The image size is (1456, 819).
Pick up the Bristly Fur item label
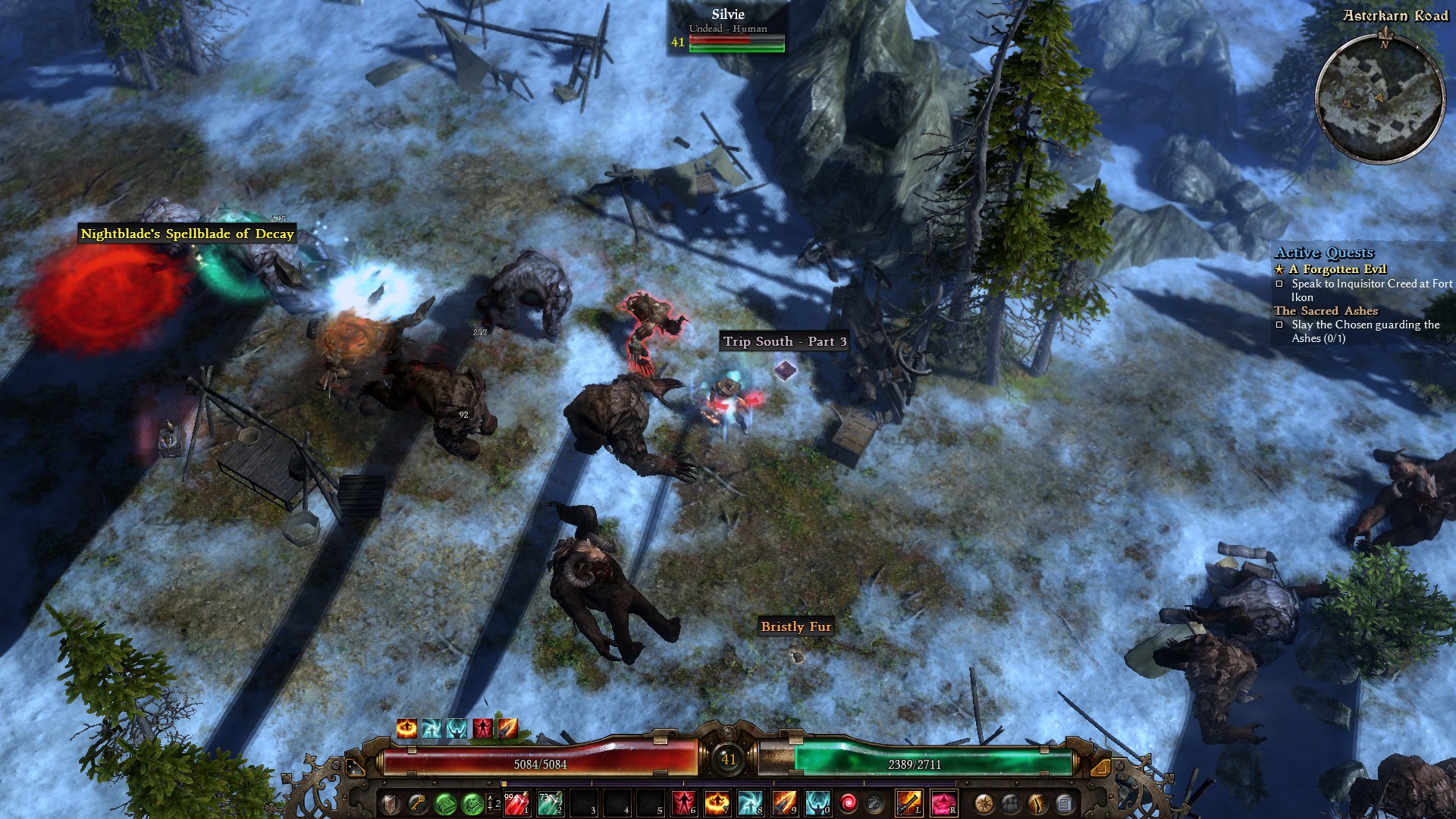(x=795, y=626)
